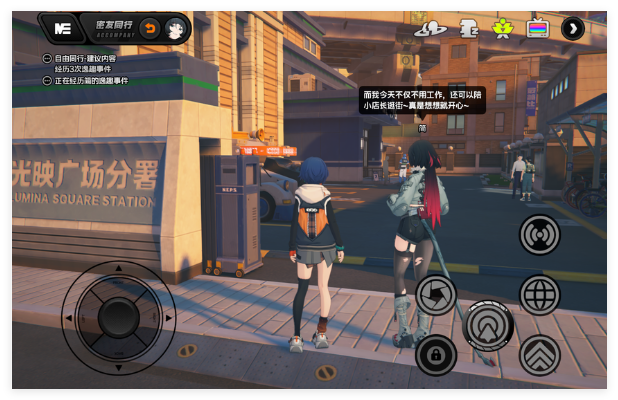Select the companion avatar portrait

(x=174, y=28)
